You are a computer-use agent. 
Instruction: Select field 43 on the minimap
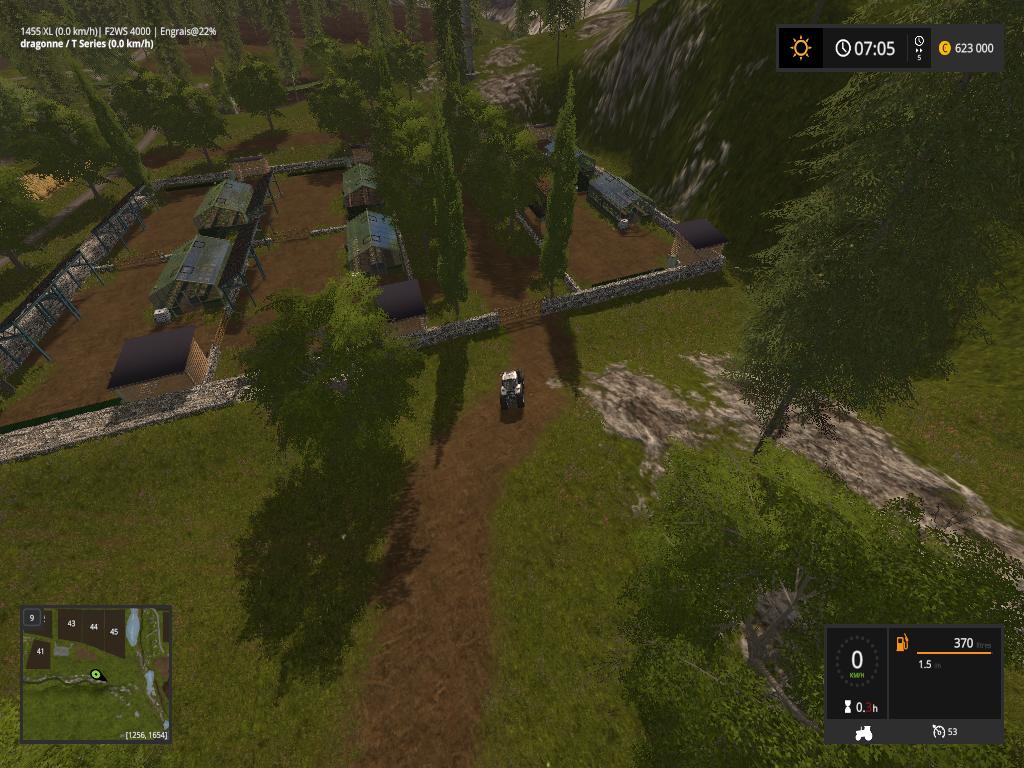tap(71, 624)
